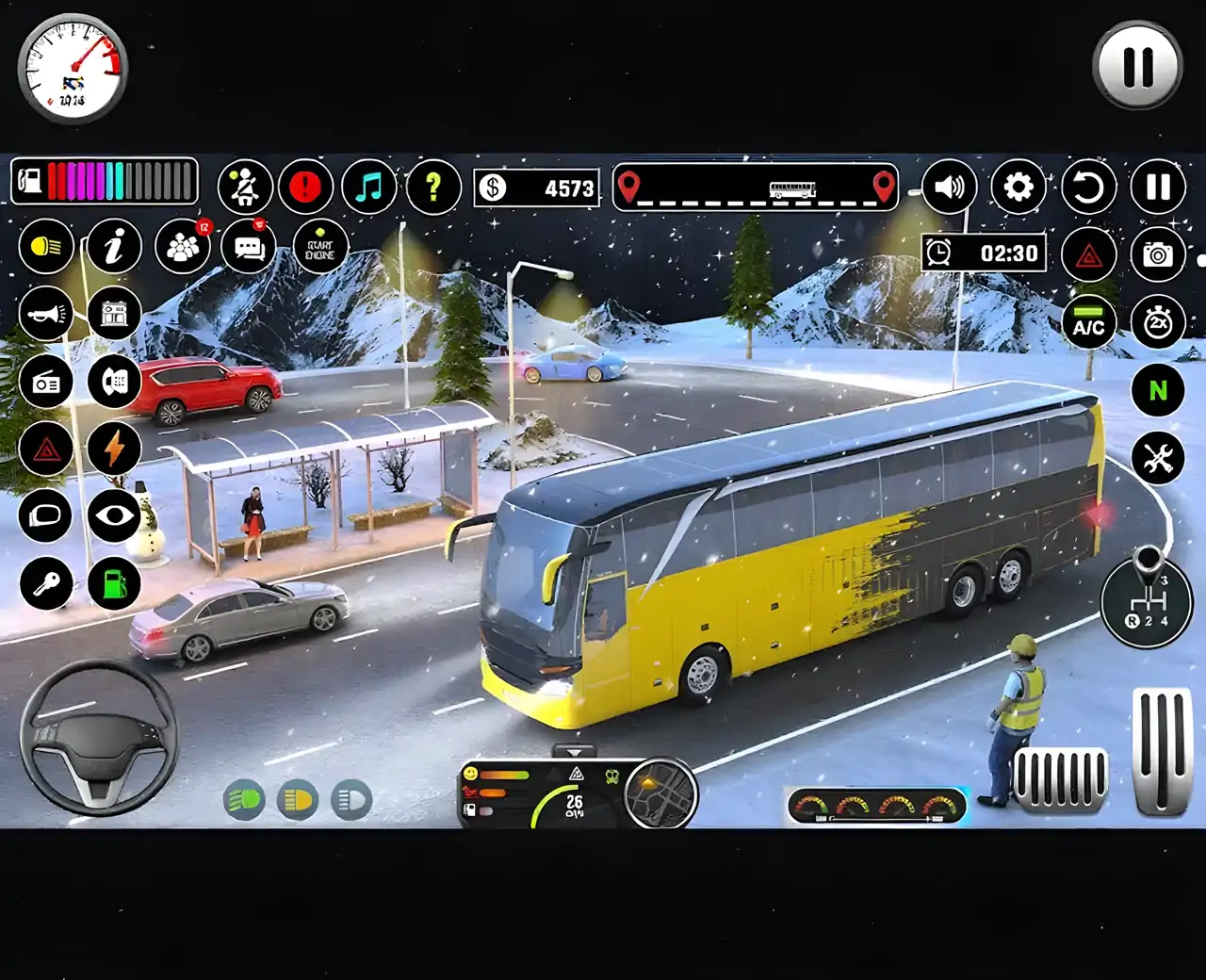
Task: Toggle the music note button
Action: click(x=368, y=187)
